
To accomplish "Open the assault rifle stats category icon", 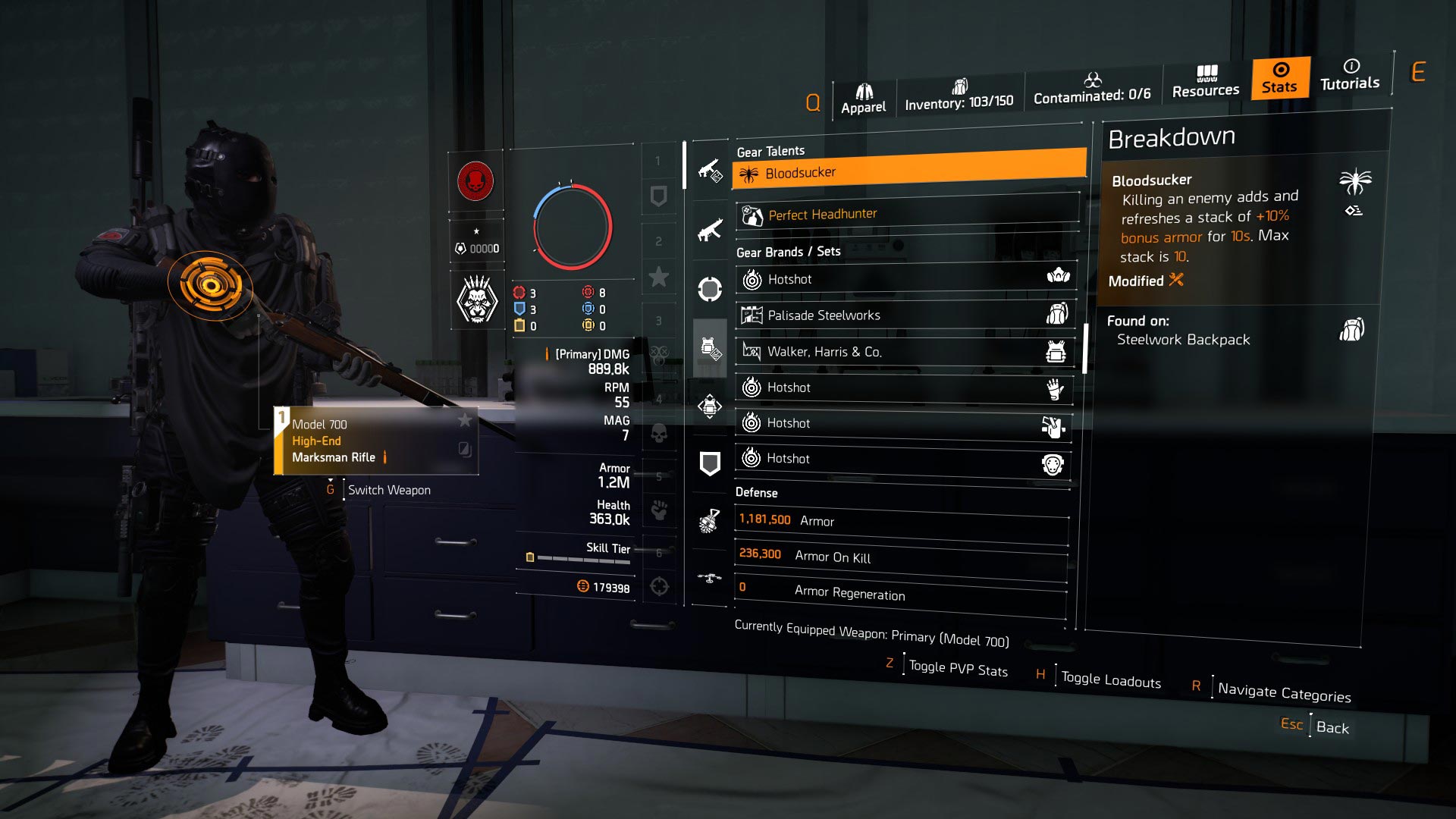I will 710,230.
